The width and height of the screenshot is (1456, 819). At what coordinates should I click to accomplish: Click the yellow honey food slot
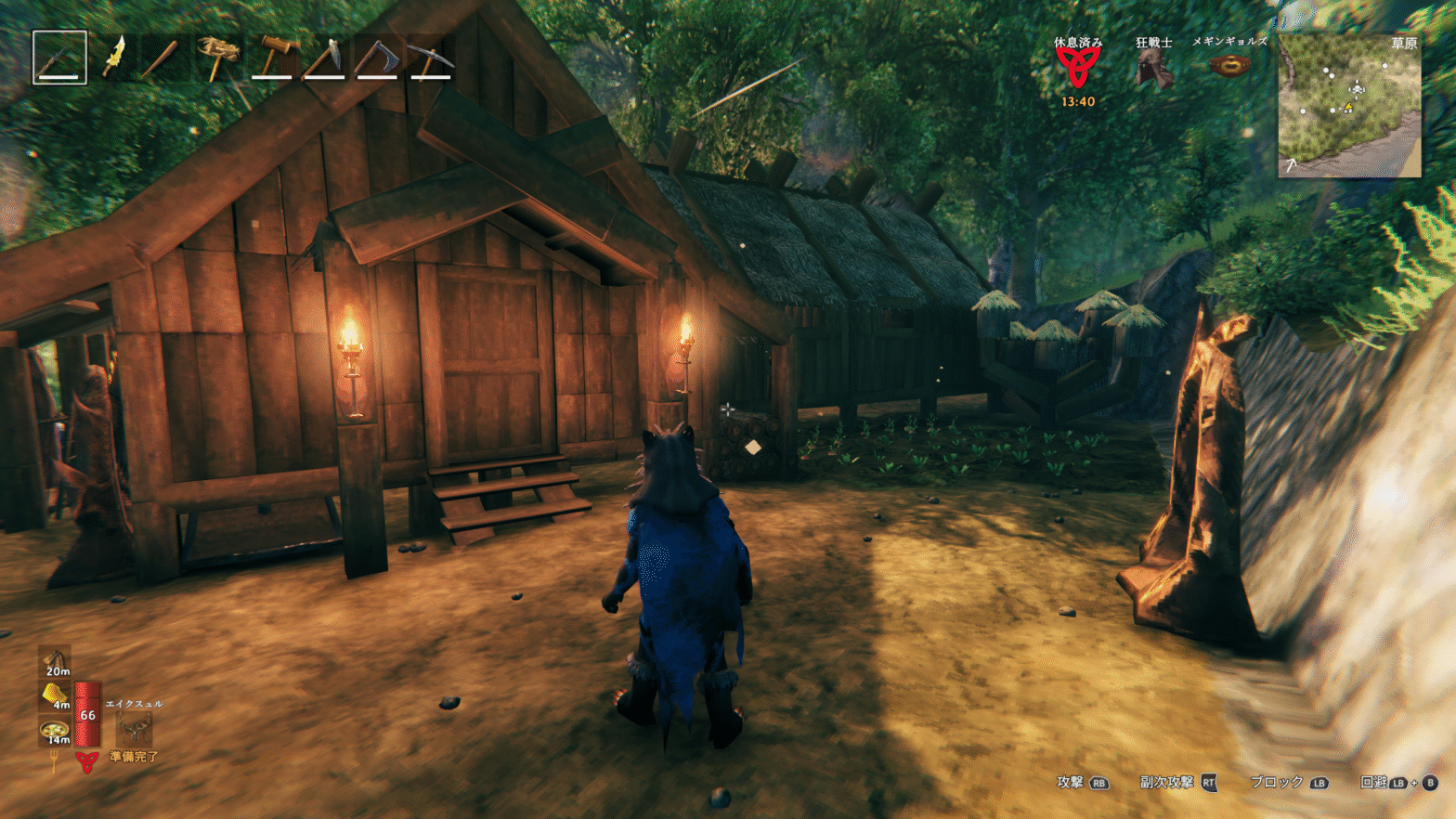point(56,695)
